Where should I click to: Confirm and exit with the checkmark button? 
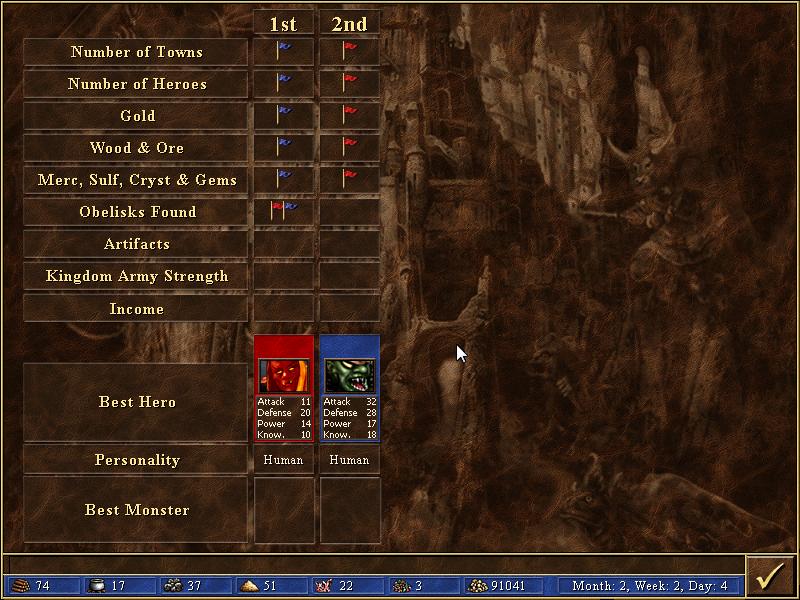point(771,577)
